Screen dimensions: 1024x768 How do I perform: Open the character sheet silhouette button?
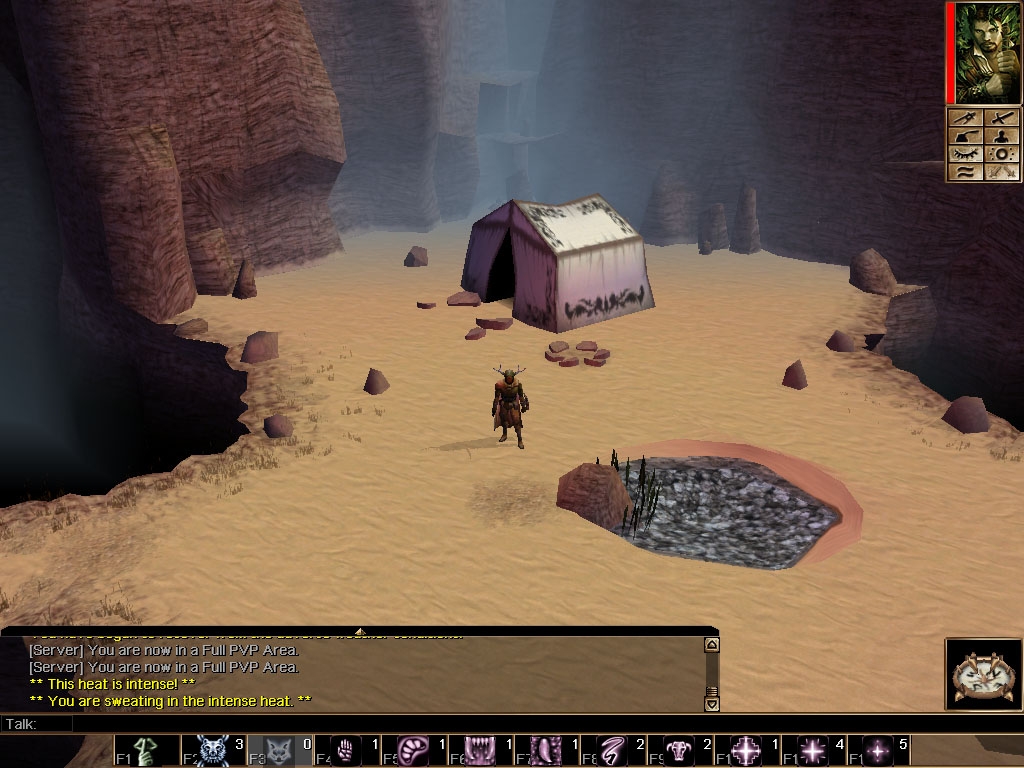tap(1003, 136)
